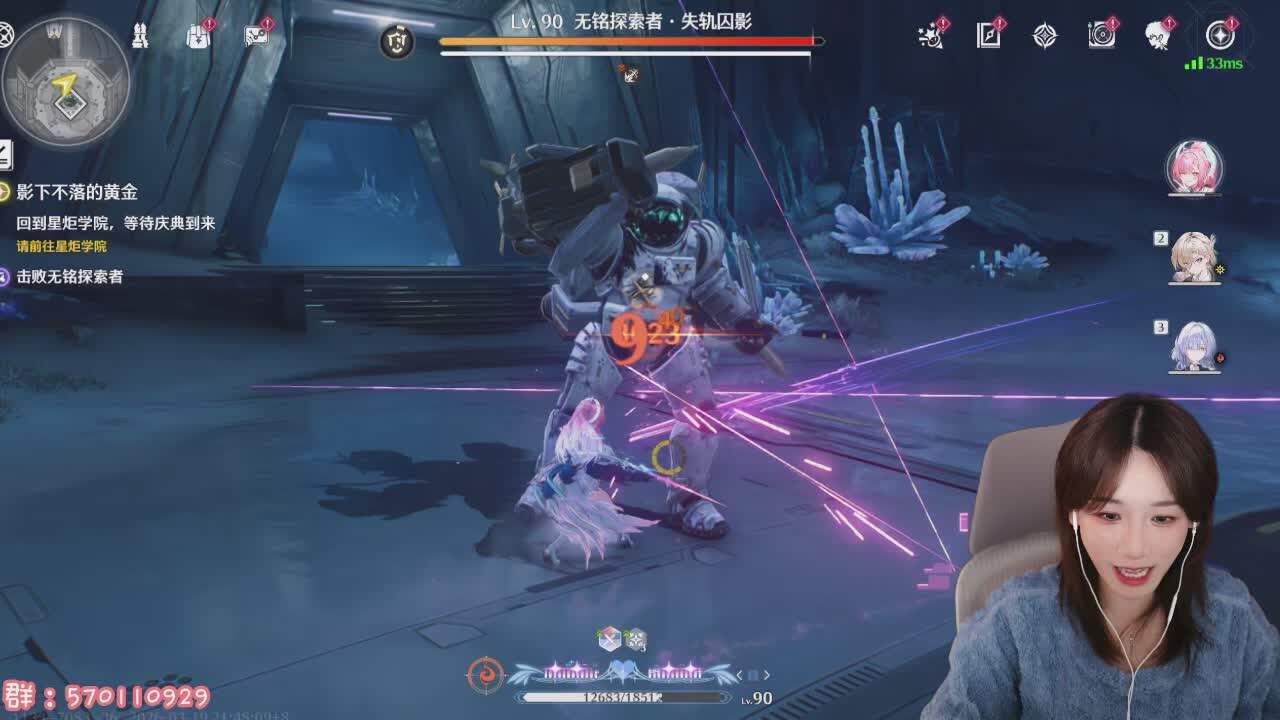Open the guidebook compass icon
This screenshot has height=720, width=1280.
click(x=988, y=36)
